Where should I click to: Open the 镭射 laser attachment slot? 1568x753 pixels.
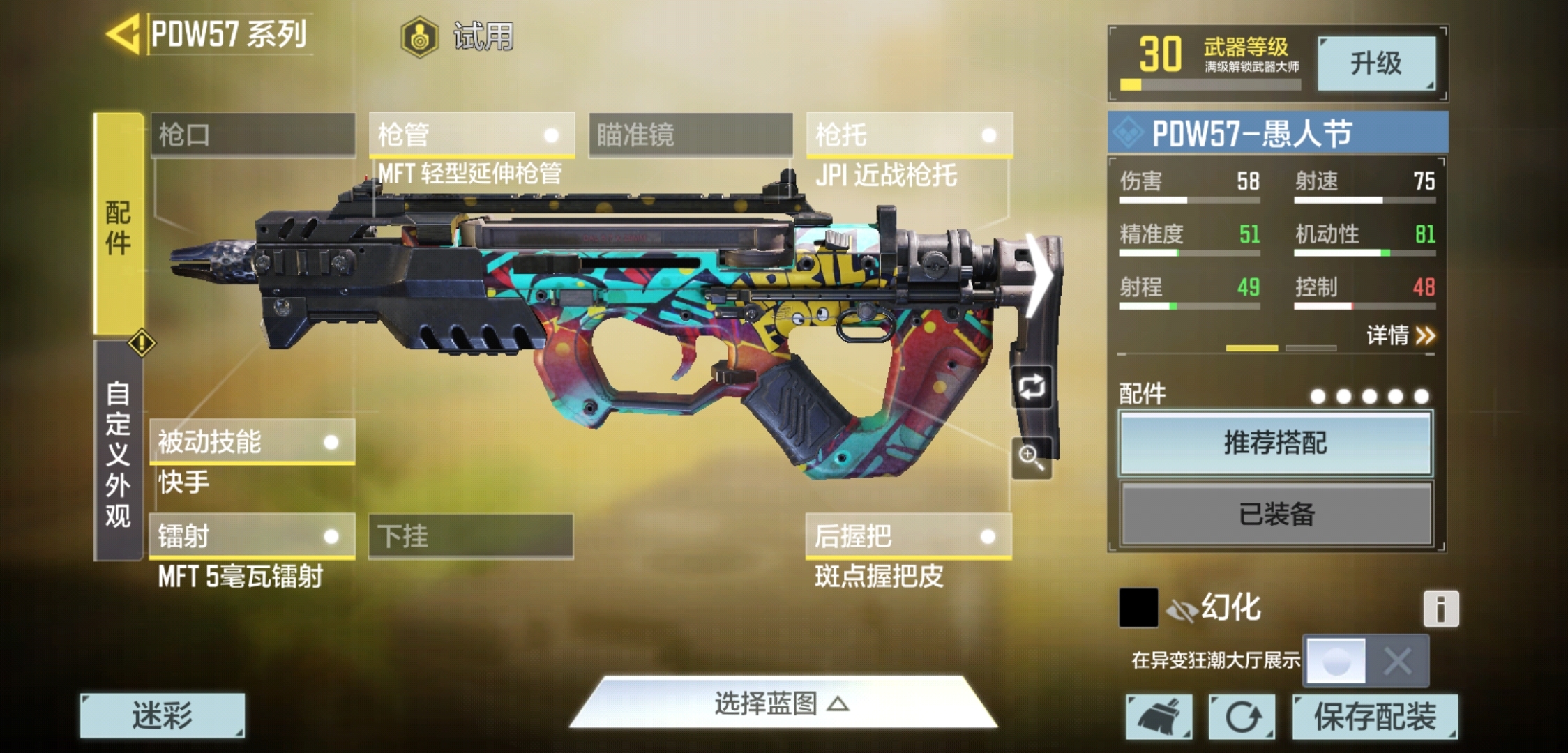252,536
